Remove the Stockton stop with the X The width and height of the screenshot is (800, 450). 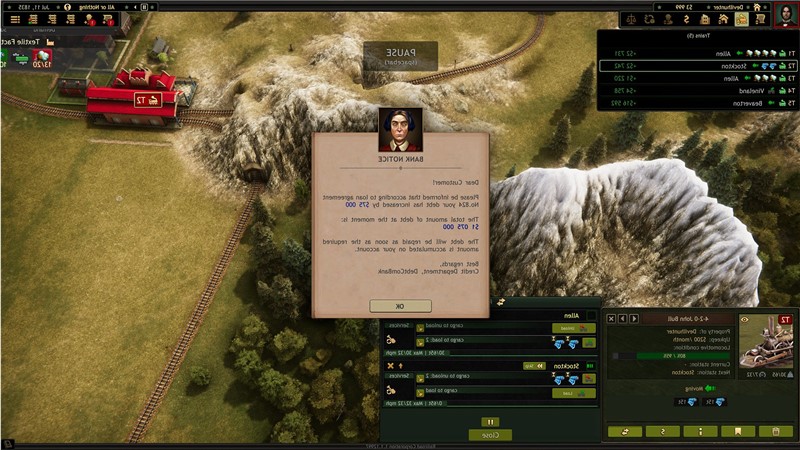pos(388,367)
